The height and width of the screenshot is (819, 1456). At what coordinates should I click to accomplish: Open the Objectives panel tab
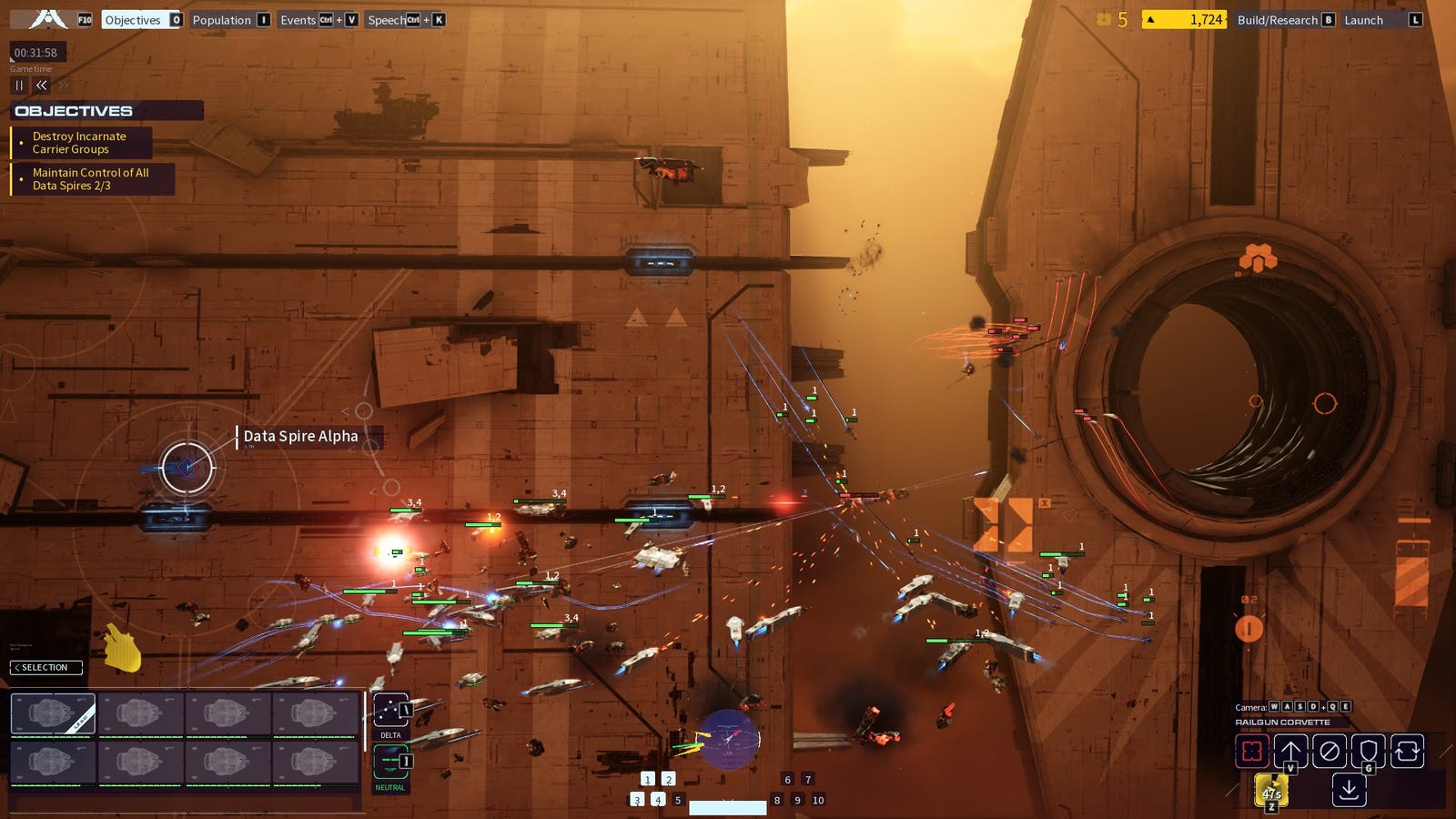133,20
